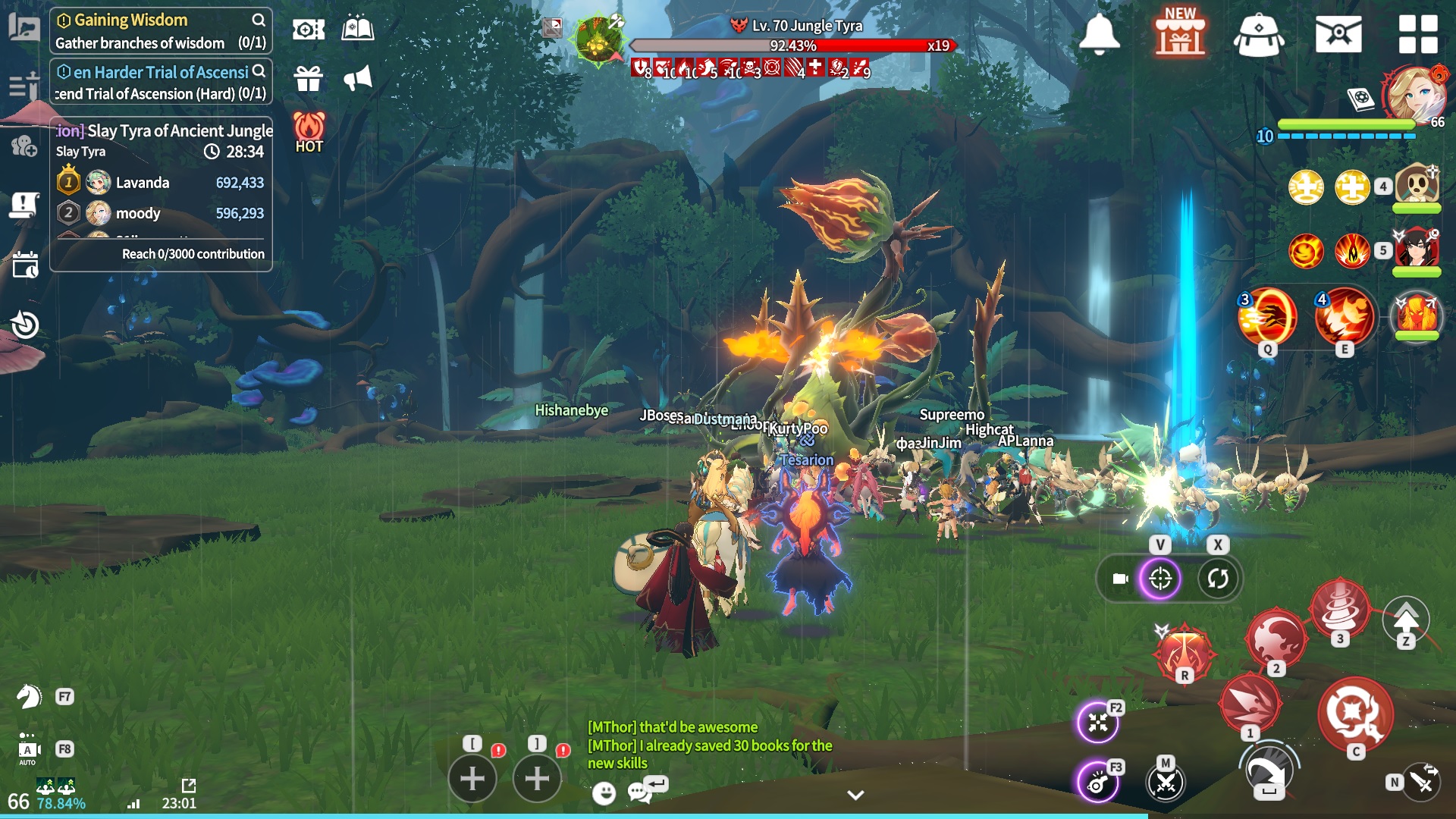This screenshot has width=1456, height=819.
Task: Click the HOT flame event icon
Action: coord(309,132)
